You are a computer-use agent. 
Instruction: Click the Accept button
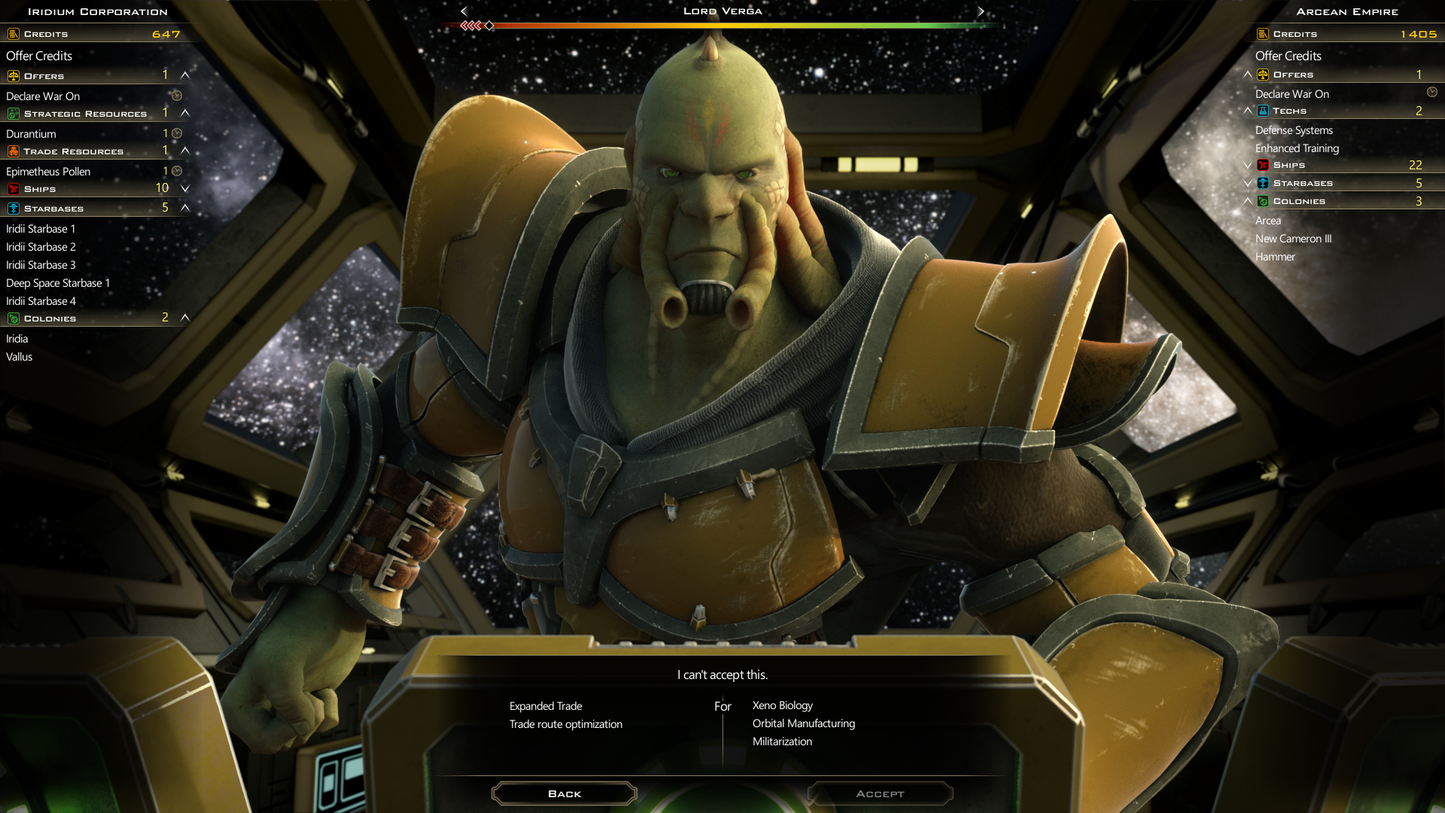[879, 793]
